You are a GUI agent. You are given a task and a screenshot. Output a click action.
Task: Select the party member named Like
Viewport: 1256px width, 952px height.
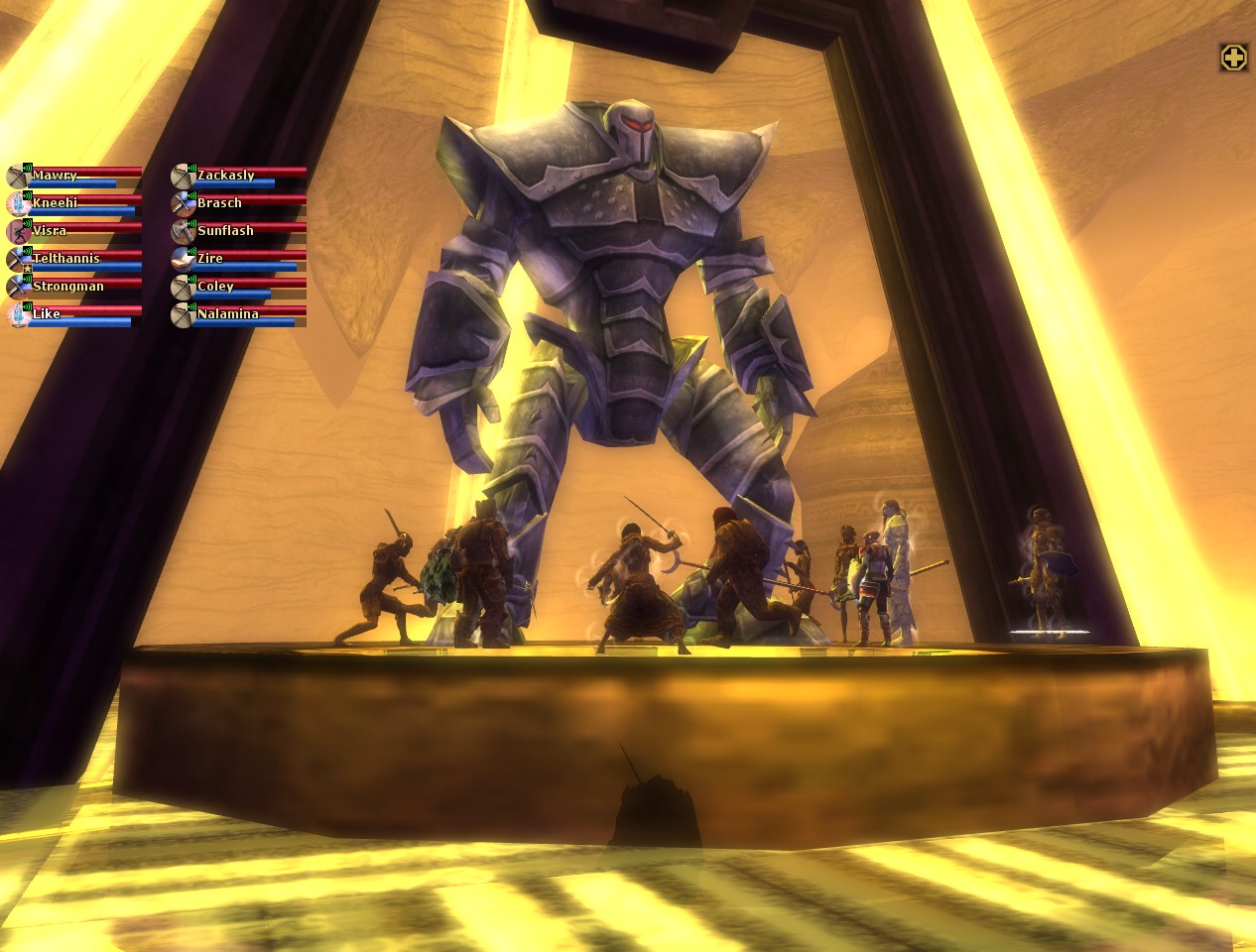click(x=74, y=315)
